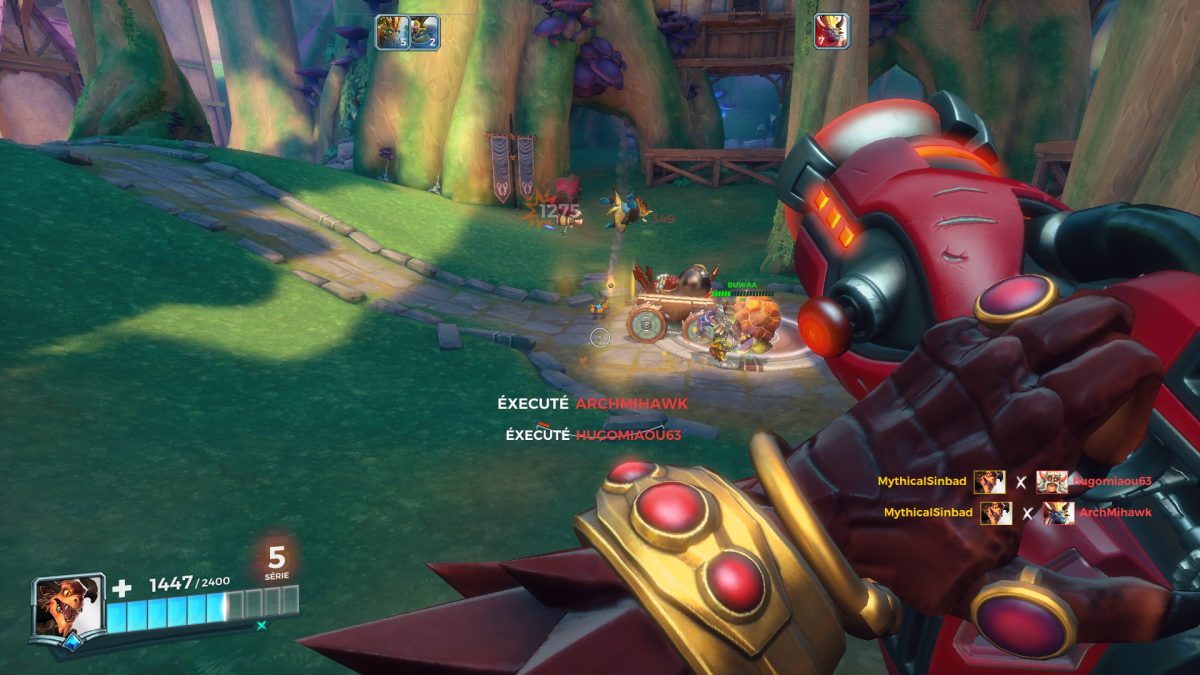The width and height of the screenshot is (1200, 675).
Task: Click the red enemy champion icon numbered 7
Action: click(x=831, y=31)
